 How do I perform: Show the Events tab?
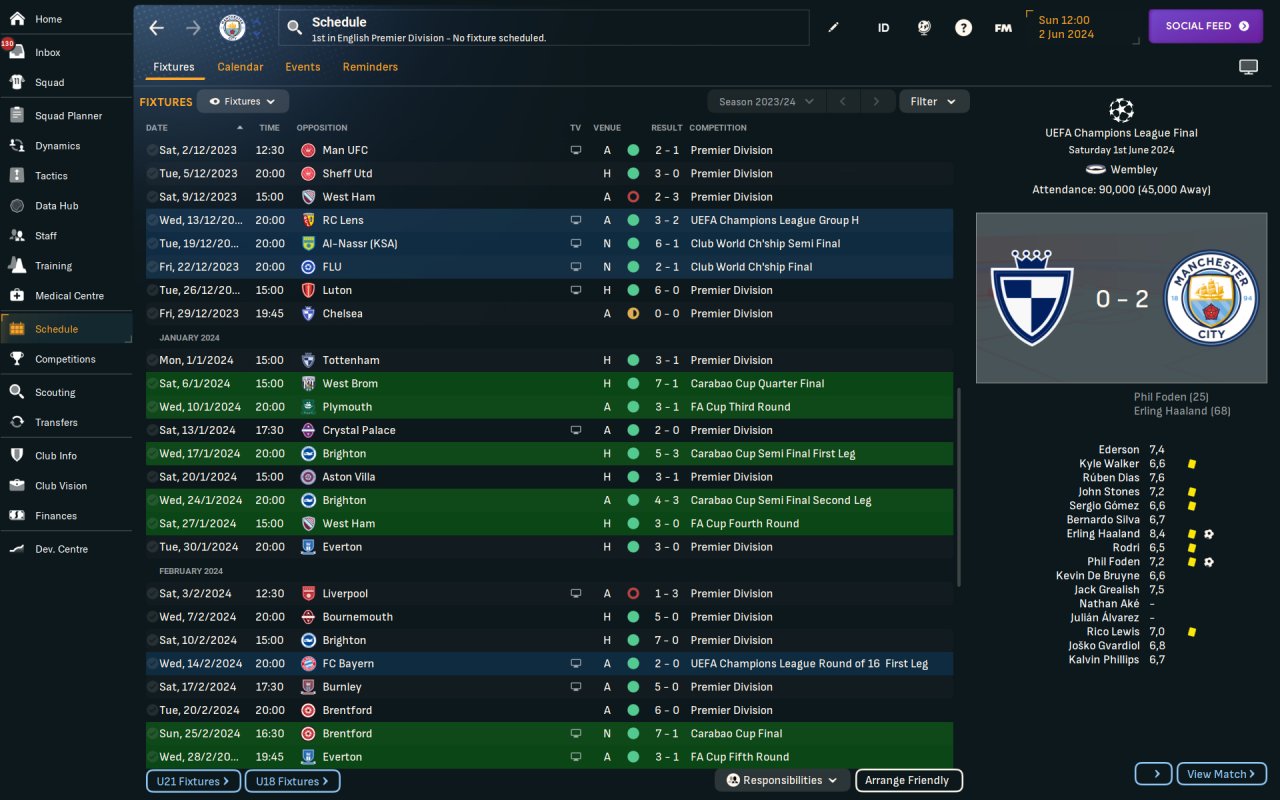pyautogui.click(x=302, y=67)
